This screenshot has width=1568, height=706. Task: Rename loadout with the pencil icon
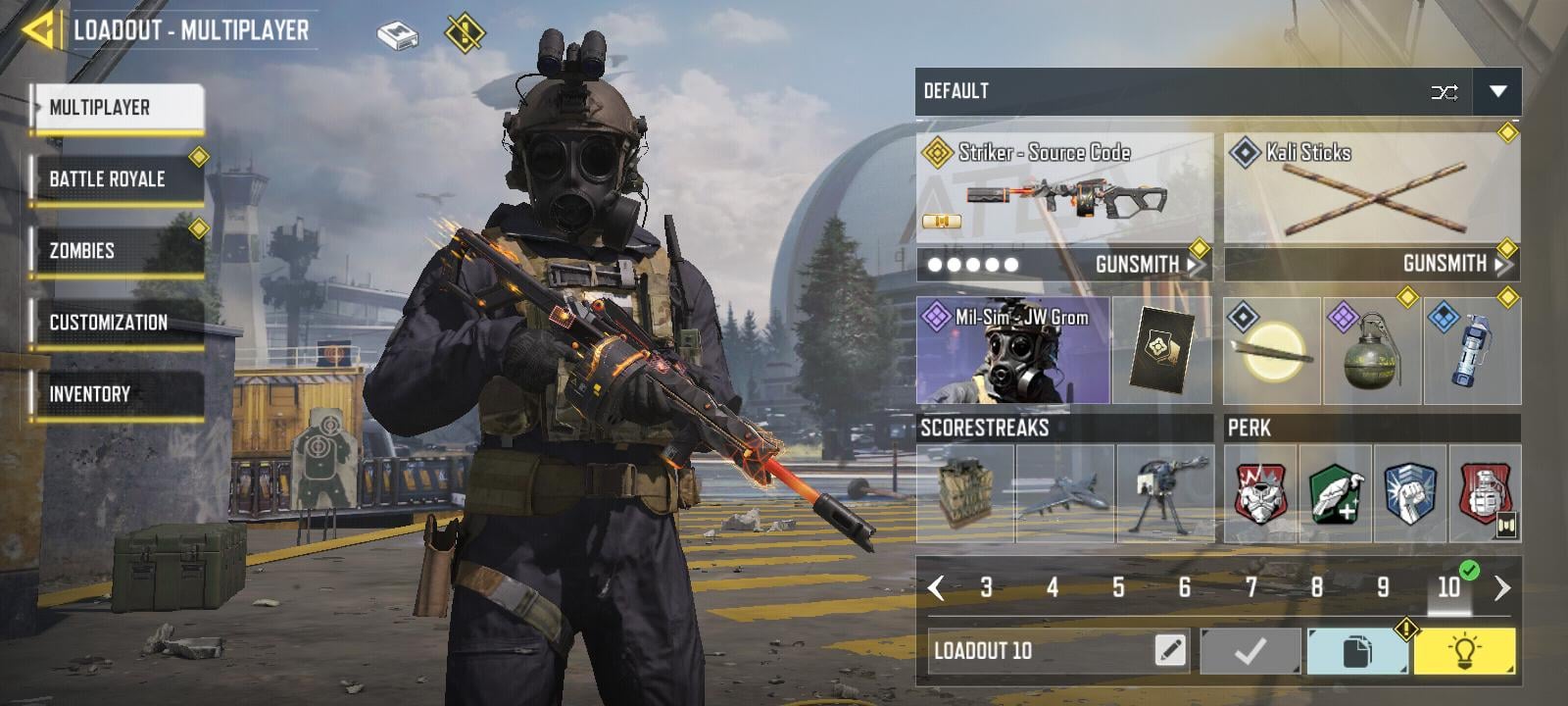(1170, 650)
